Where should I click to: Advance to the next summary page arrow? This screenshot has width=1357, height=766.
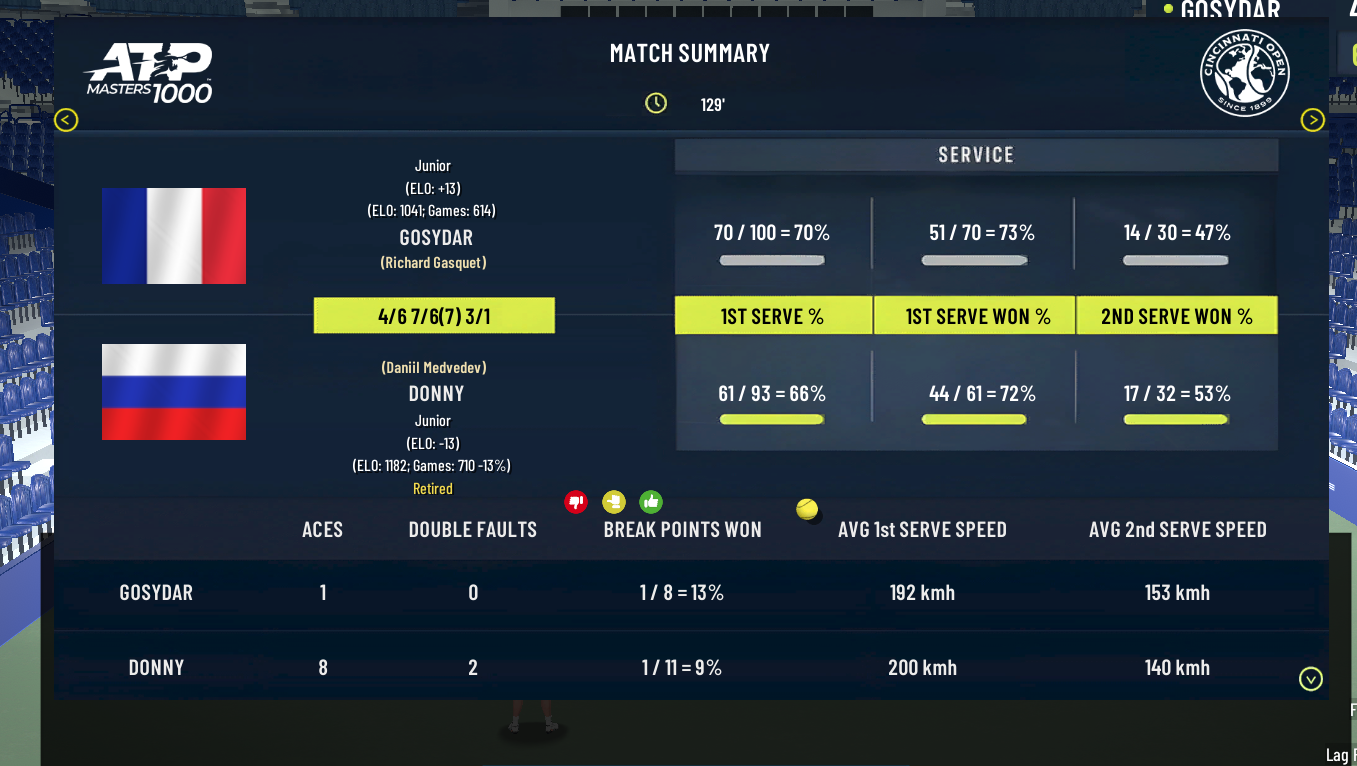[1312, 121]
